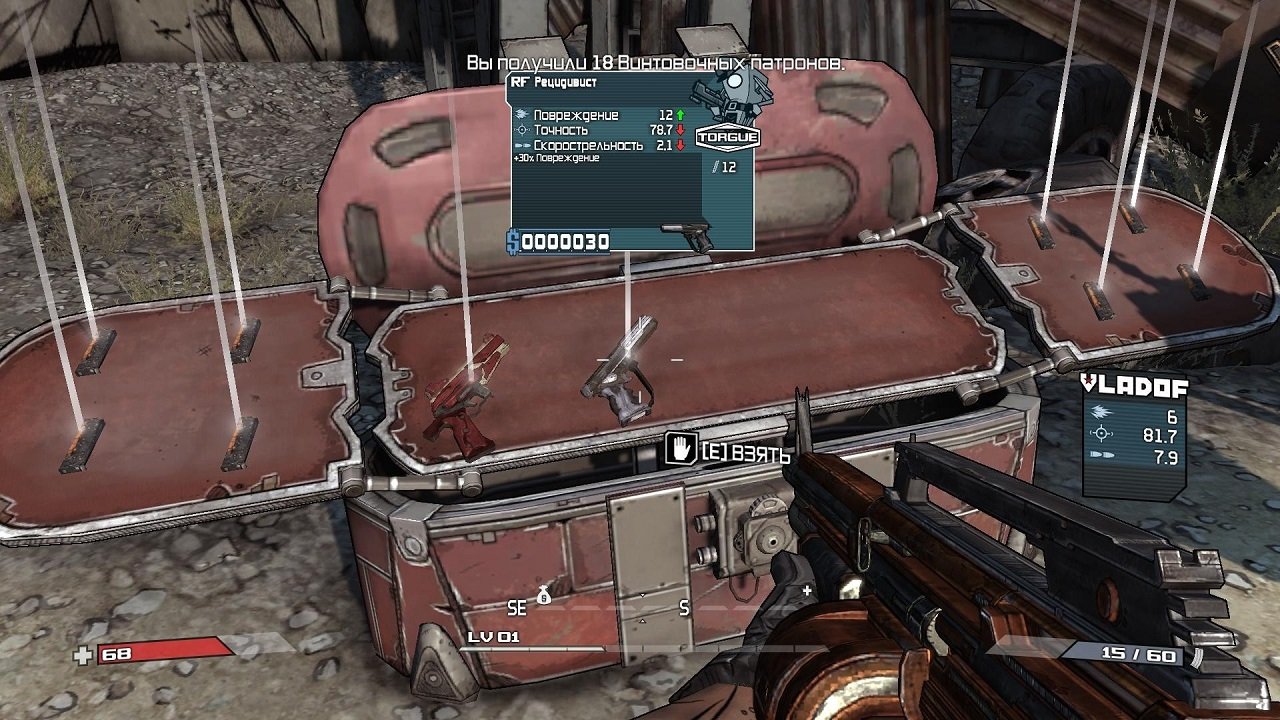
Task: Click the $0000030 price display
Action: click(x=560, y=239)
